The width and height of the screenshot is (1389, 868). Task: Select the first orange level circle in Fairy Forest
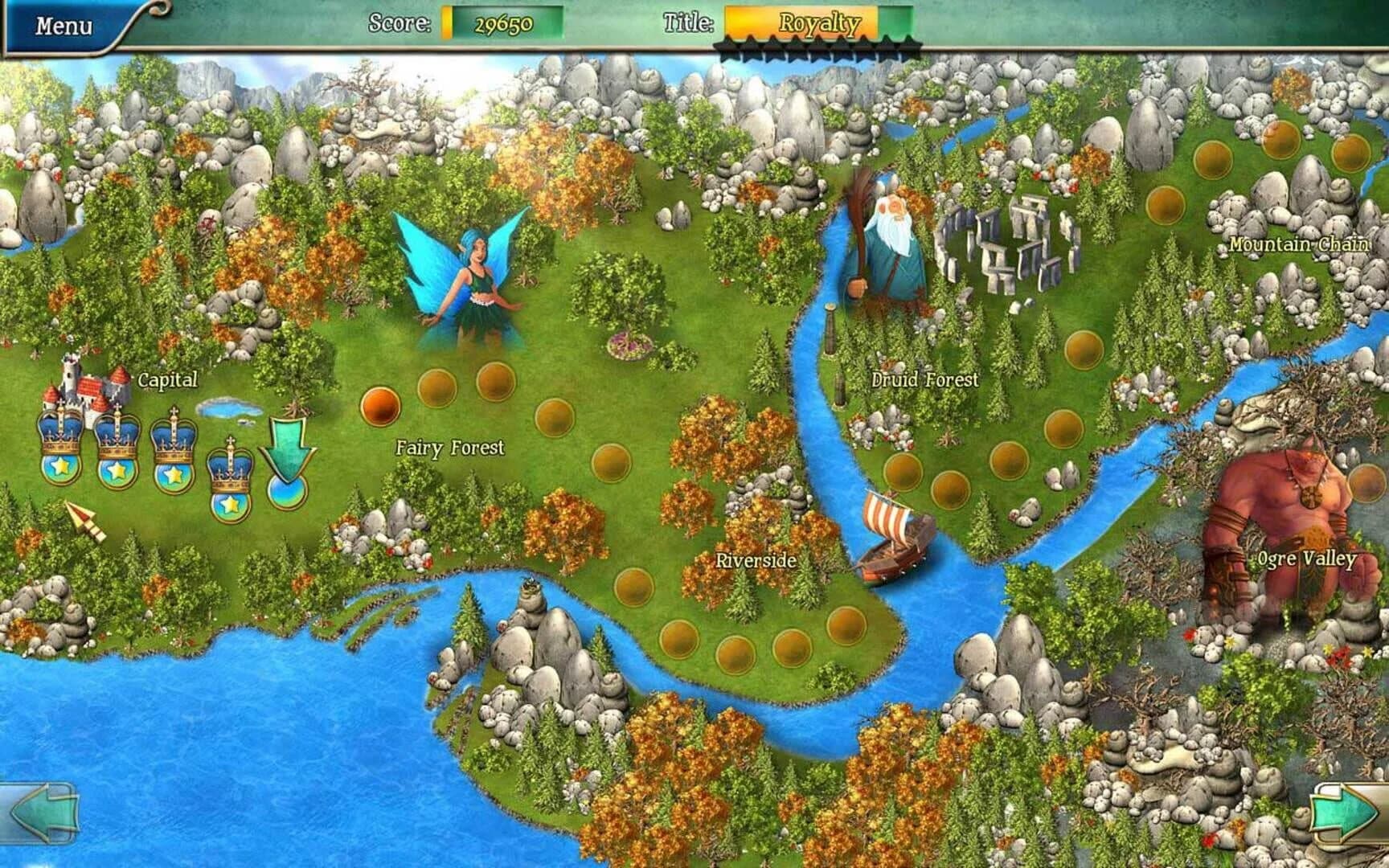pyautogui.click(x=379, y=407)
